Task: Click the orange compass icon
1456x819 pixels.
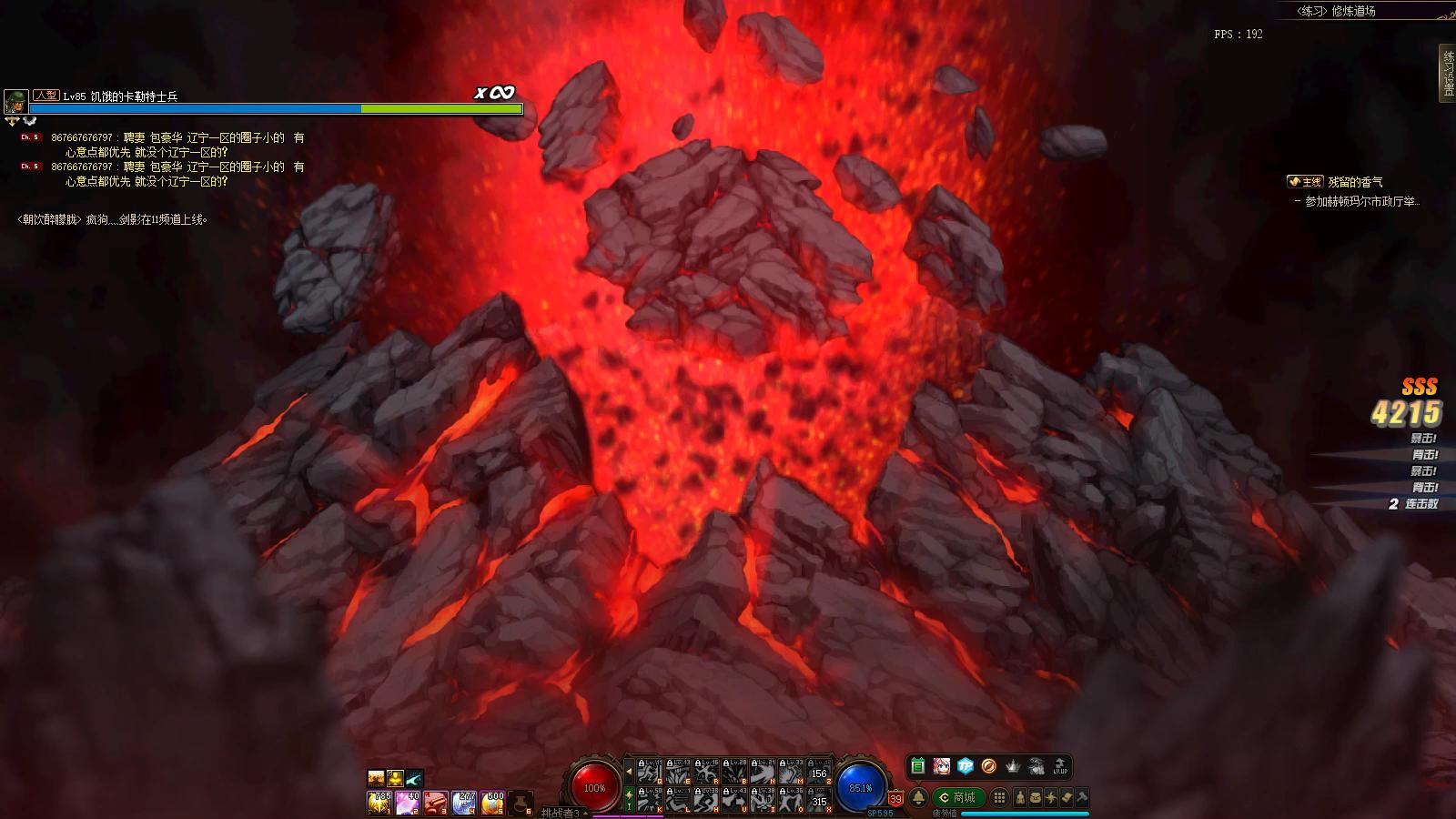Action: (988, 766)
